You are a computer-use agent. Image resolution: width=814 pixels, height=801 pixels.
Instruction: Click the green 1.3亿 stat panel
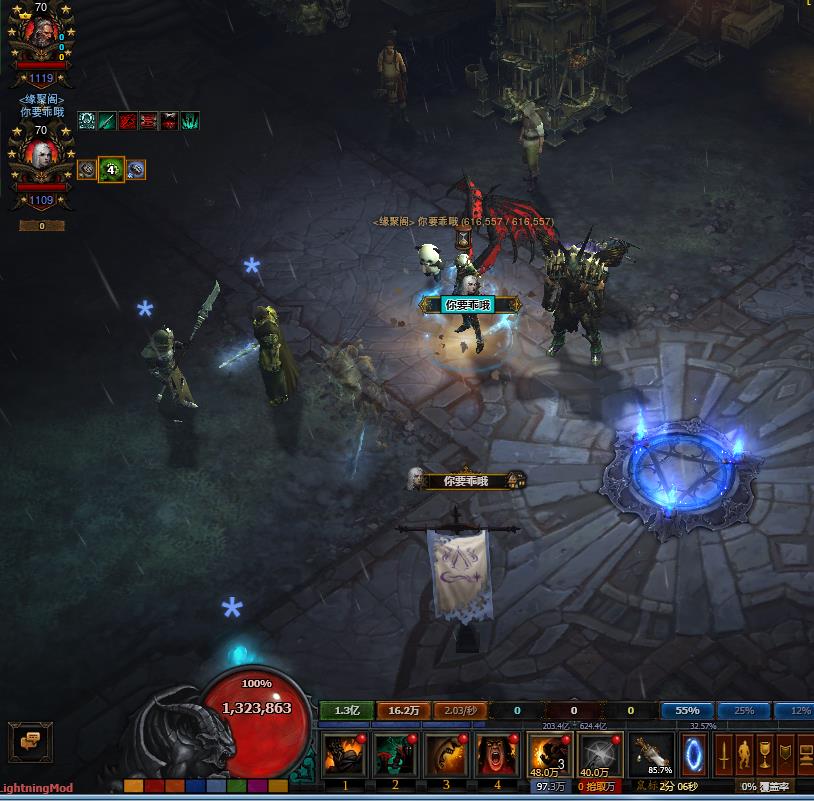point(346,711)
